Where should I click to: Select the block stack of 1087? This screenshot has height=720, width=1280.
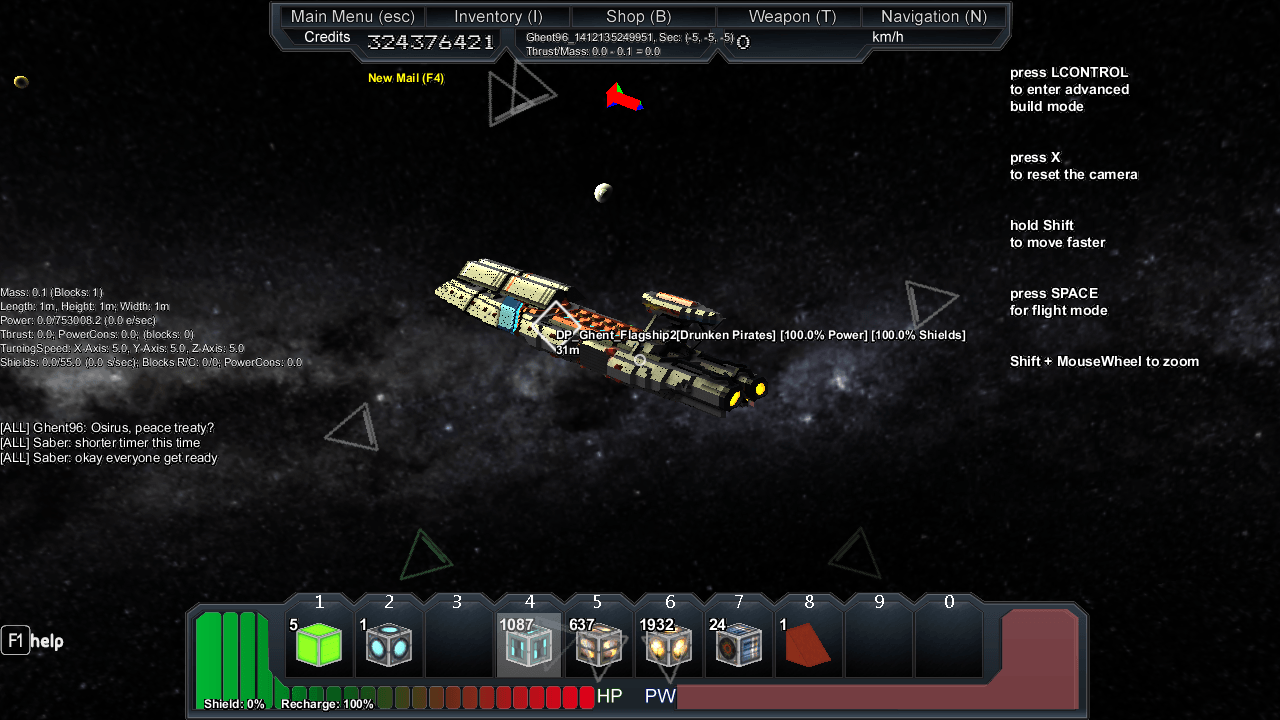click(529, 644)
